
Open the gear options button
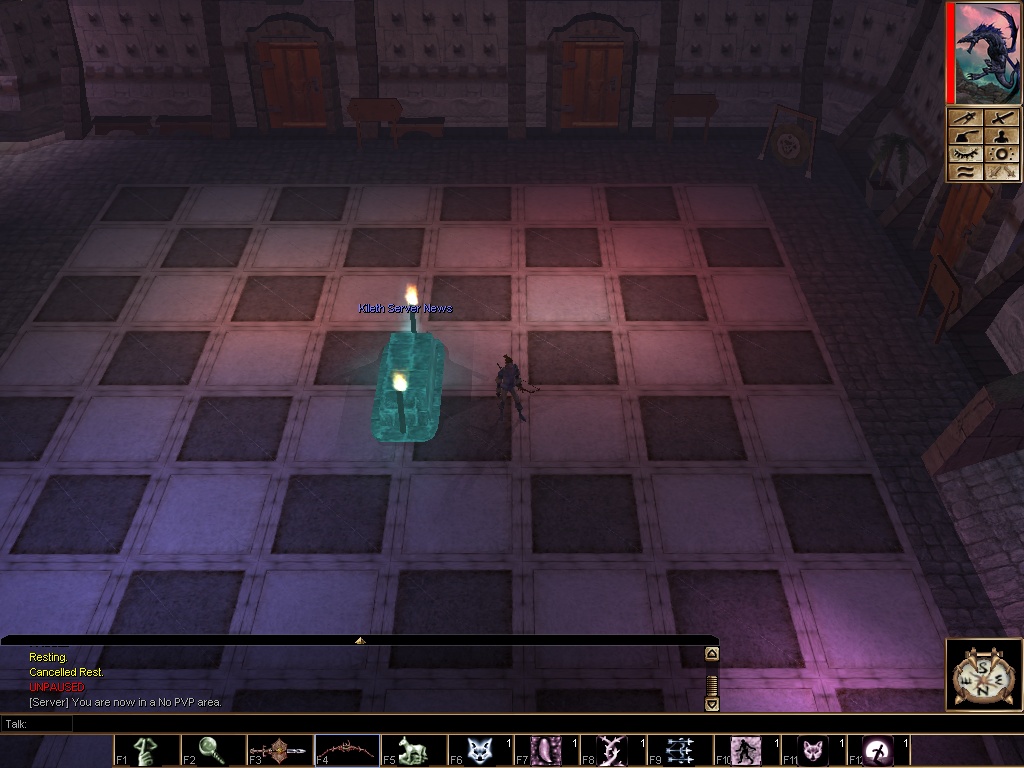(x=1002, y=154)
